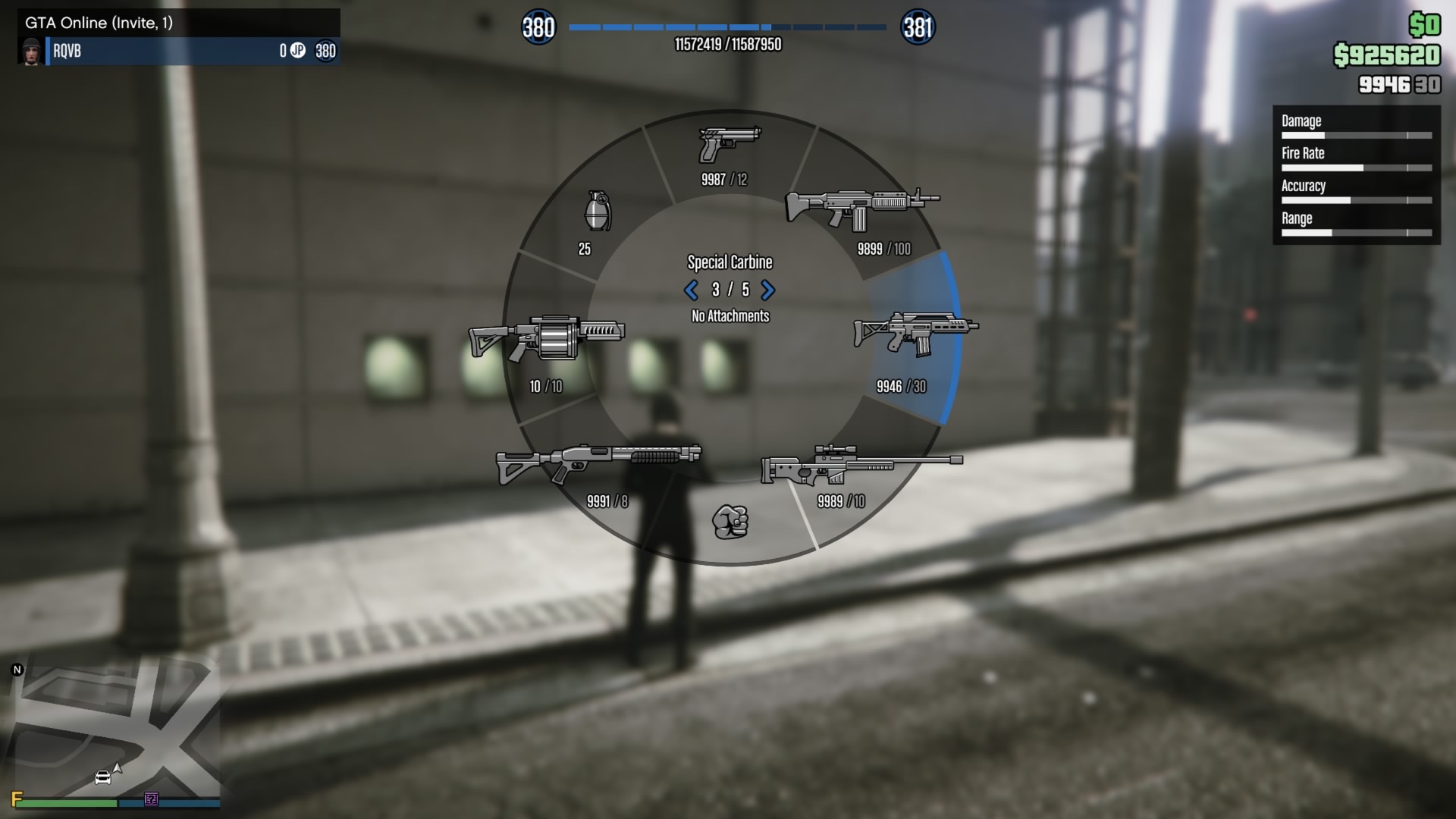Click the minimap in the corner
This screenshot has height=819, width=1456.
[x=118, y=728]
